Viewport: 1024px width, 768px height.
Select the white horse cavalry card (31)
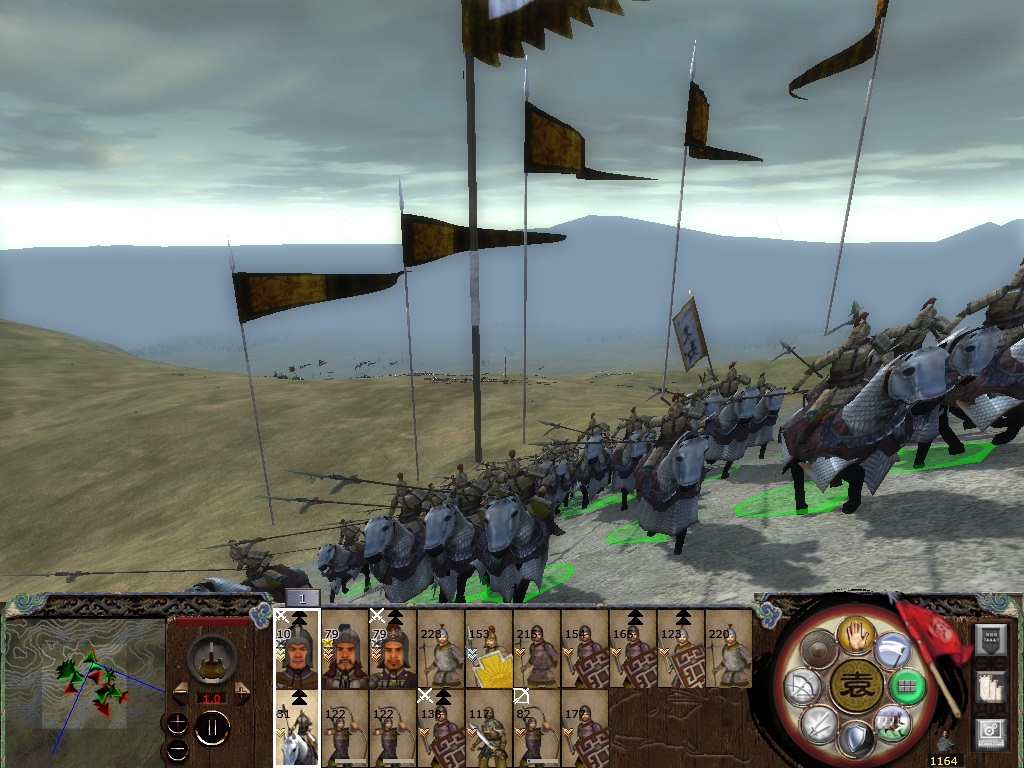point(297,729)
